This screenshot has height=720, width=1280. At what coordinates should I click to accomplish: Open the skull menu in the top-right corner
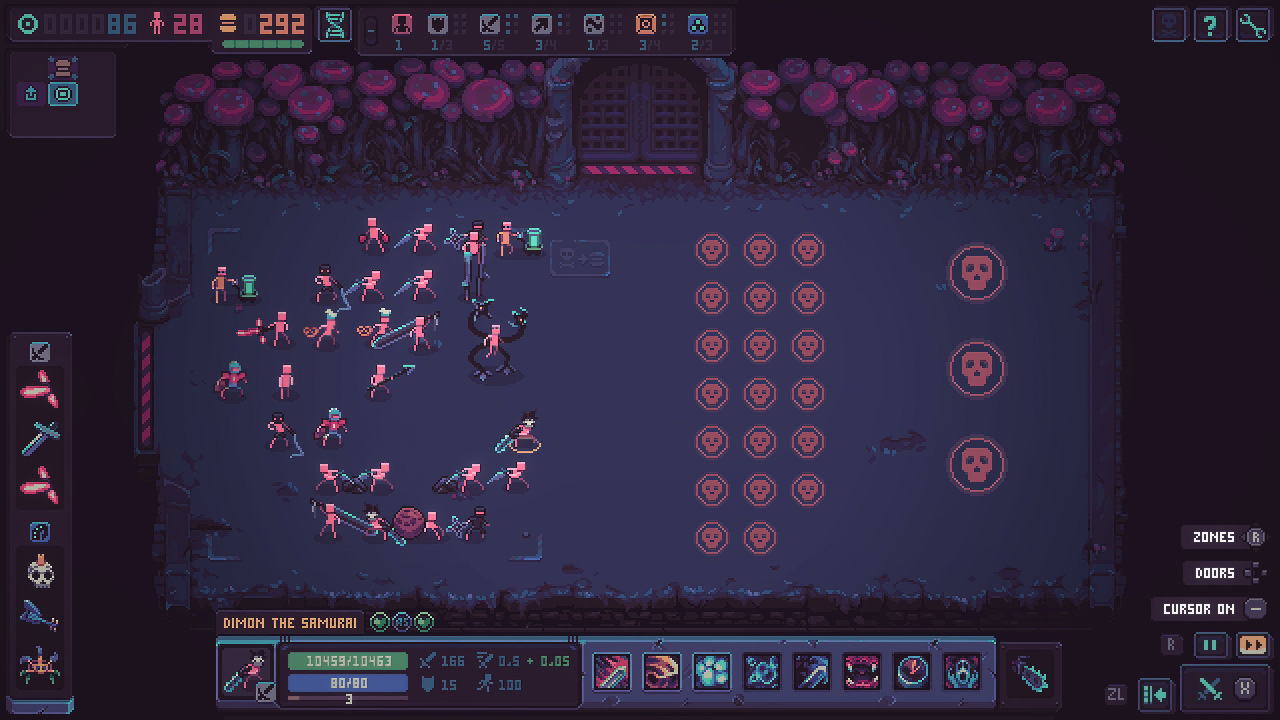click(1167, 25)
